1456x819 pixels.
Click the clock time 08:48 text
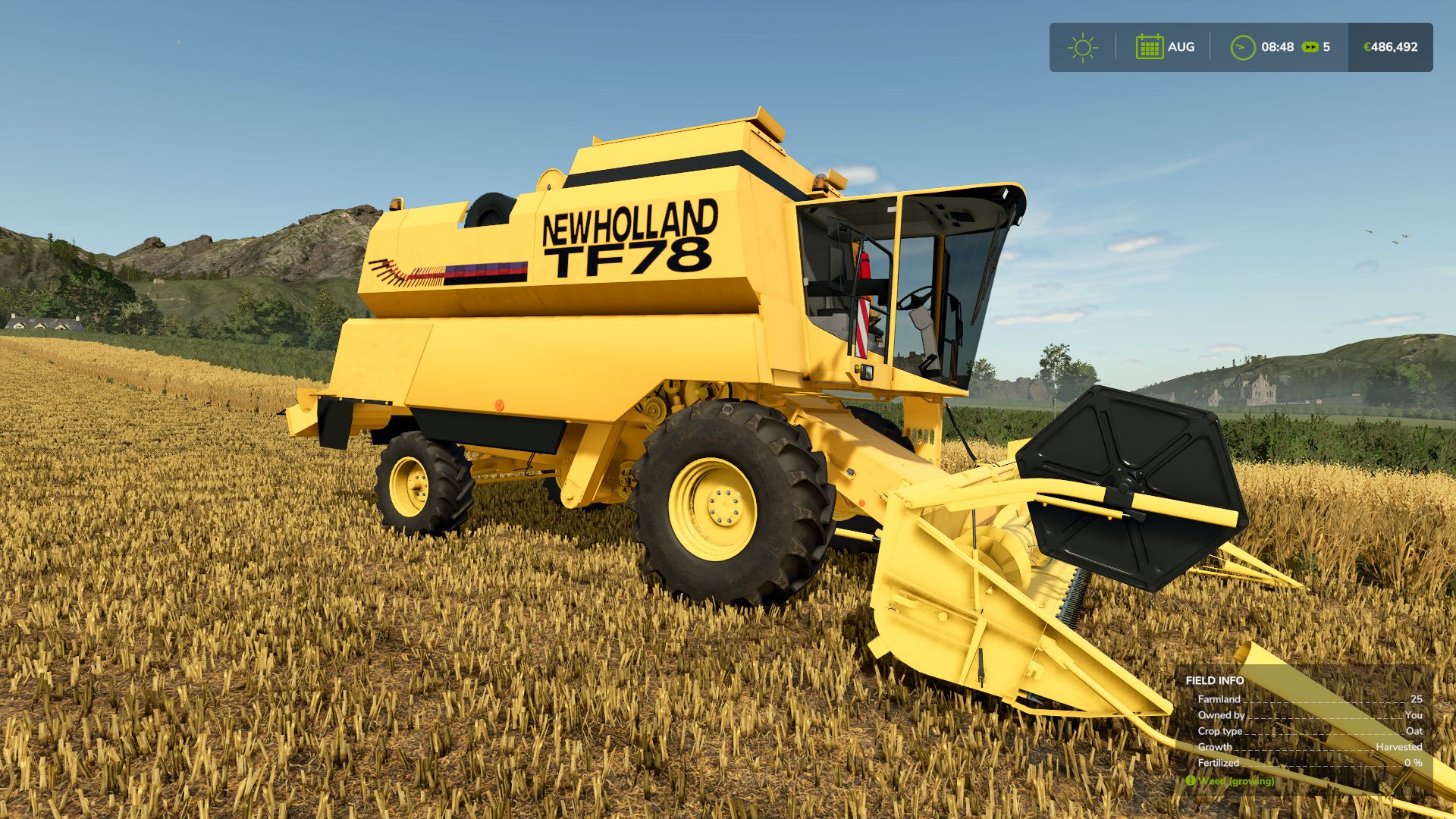pyautogui.click(x=1276, y=46)
